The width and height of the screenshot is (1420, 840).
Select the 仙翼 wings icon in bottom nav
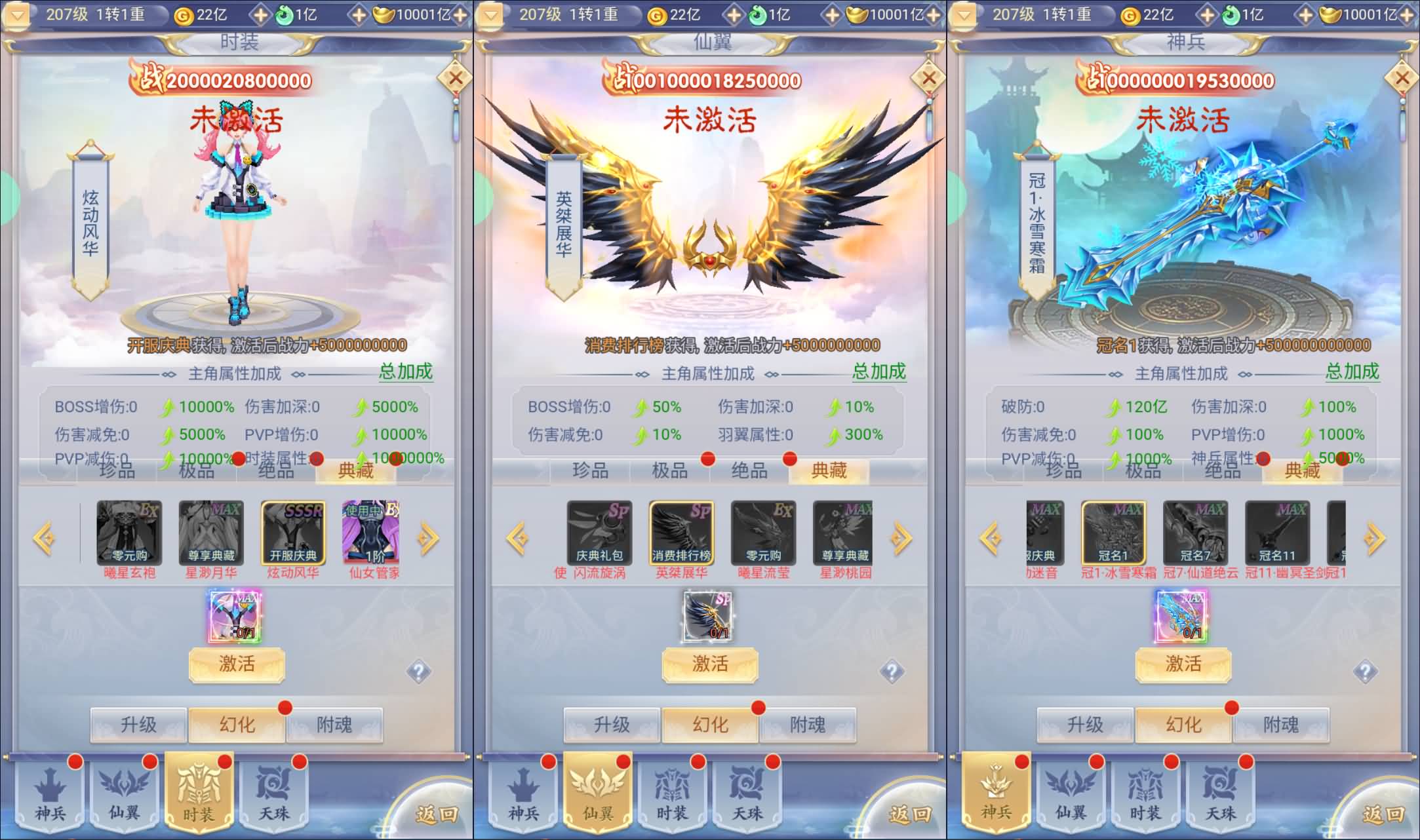[123, 793]
